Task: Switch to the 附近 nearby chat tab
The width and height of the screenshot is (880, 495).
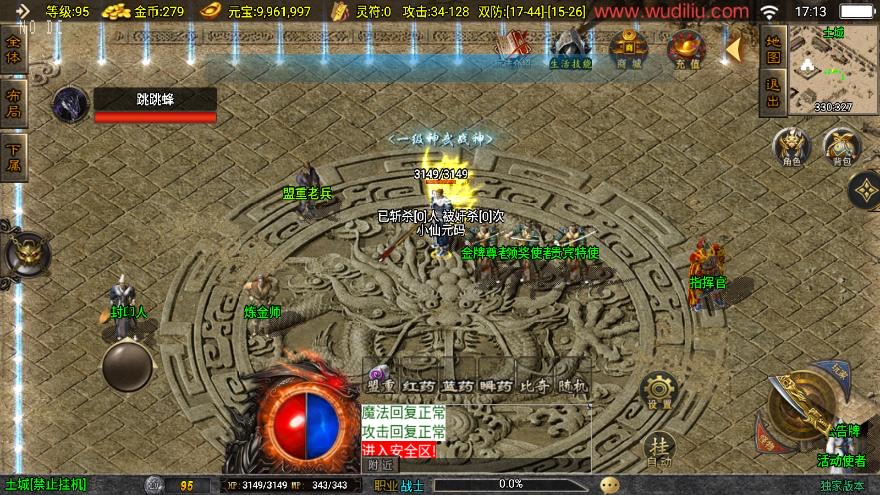Action: click(379, 464)
